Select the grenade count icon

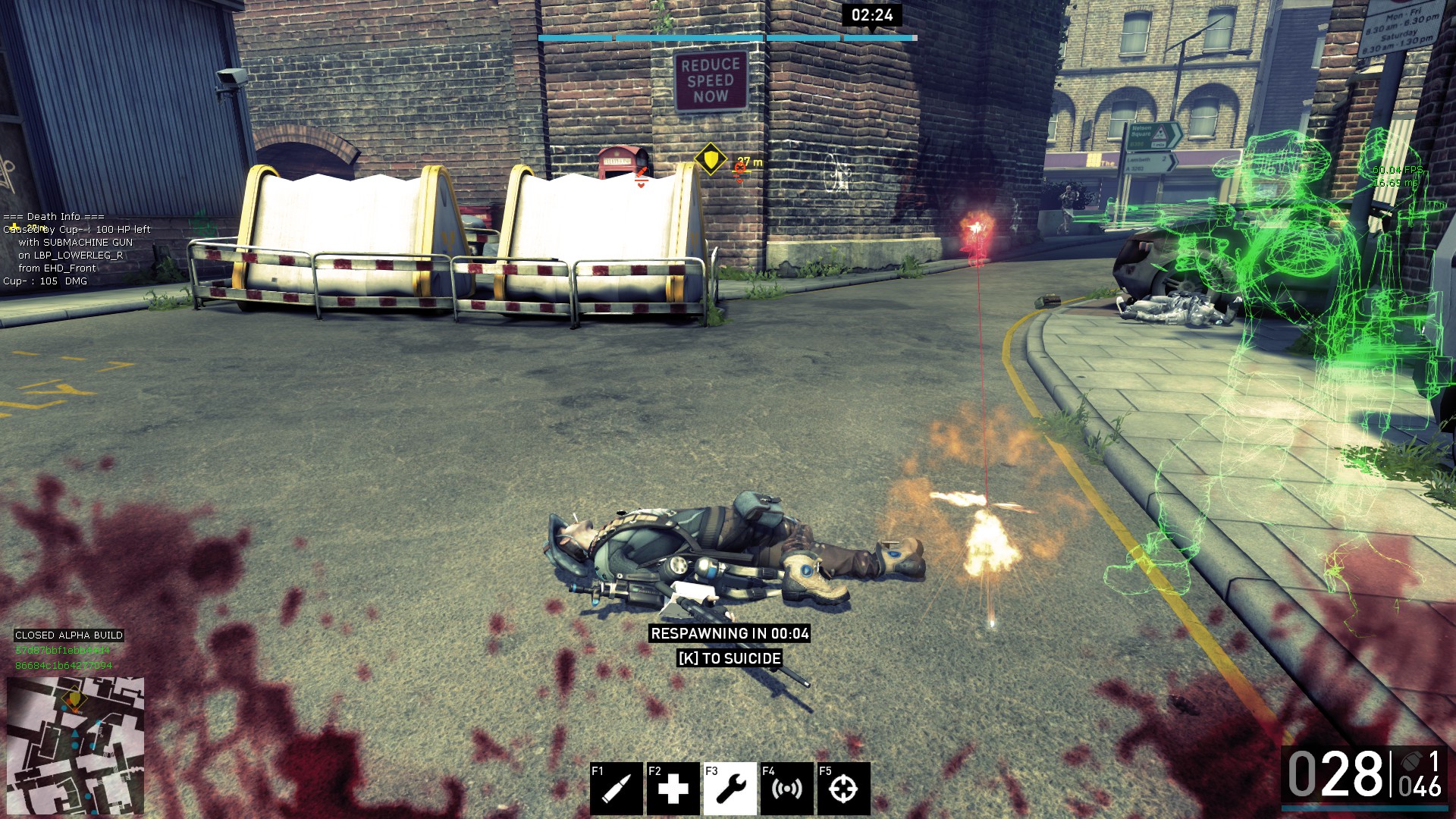(x=1411, y=761)
